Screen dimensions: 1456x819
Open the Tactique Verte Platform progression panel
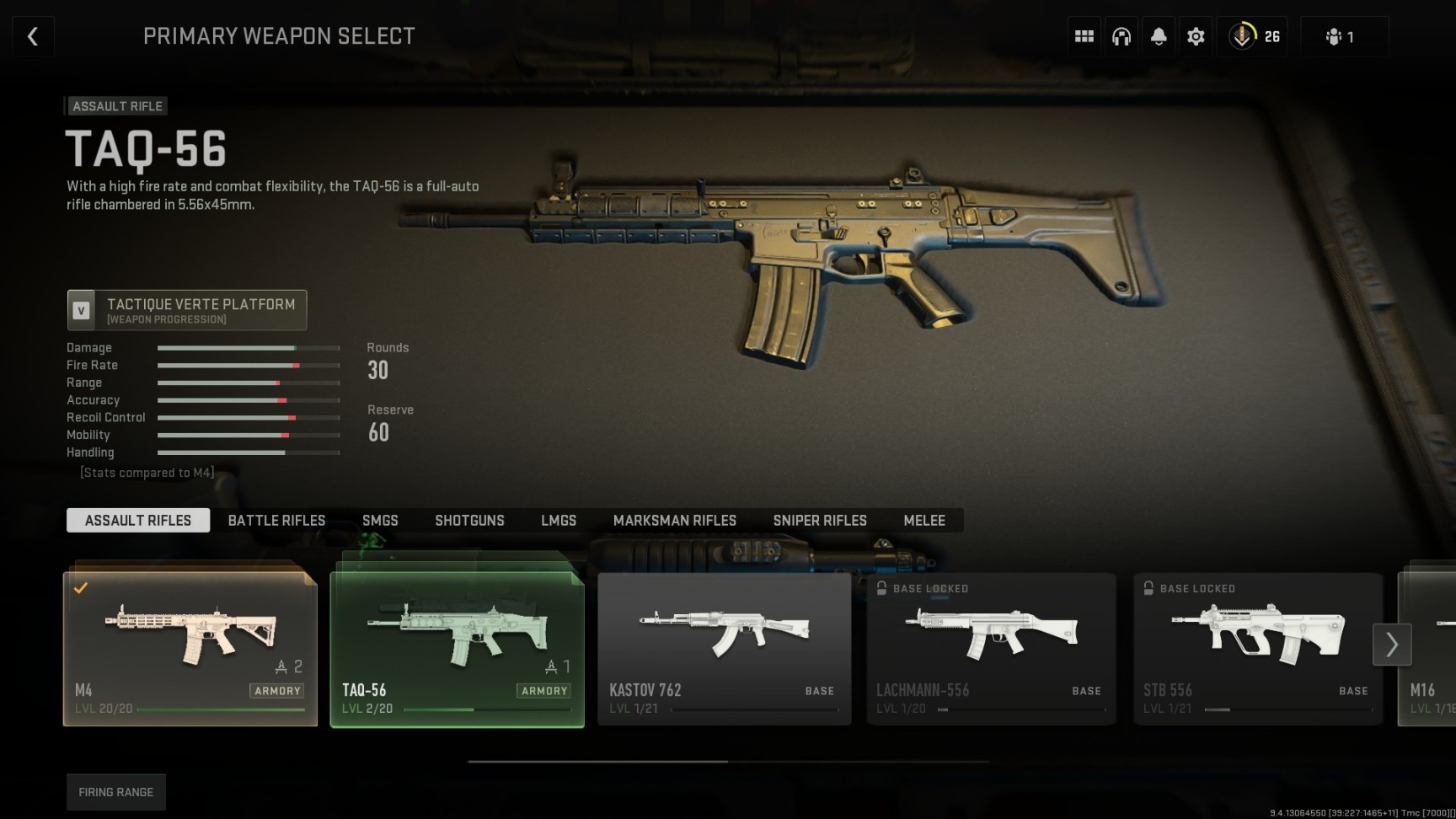click(x=187, y=310)
